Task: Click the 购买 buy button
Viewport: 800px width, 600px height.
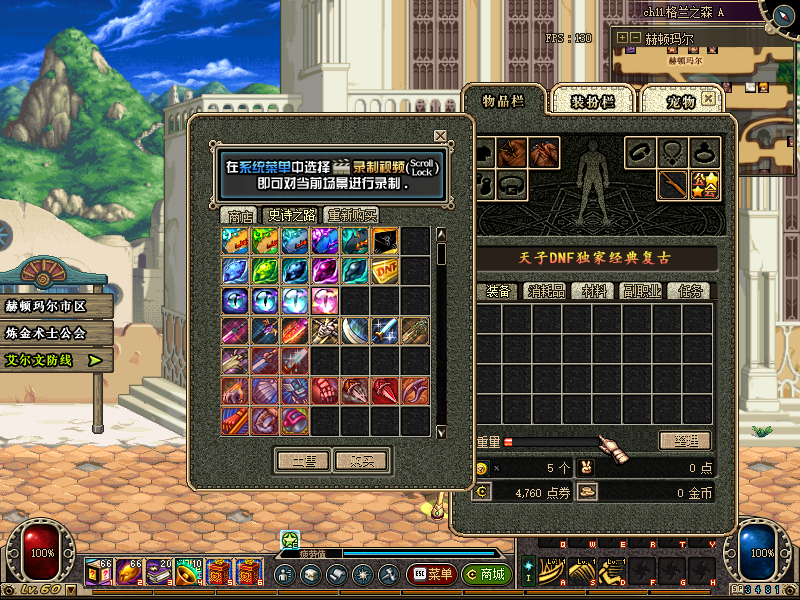Action: point(361,461)
